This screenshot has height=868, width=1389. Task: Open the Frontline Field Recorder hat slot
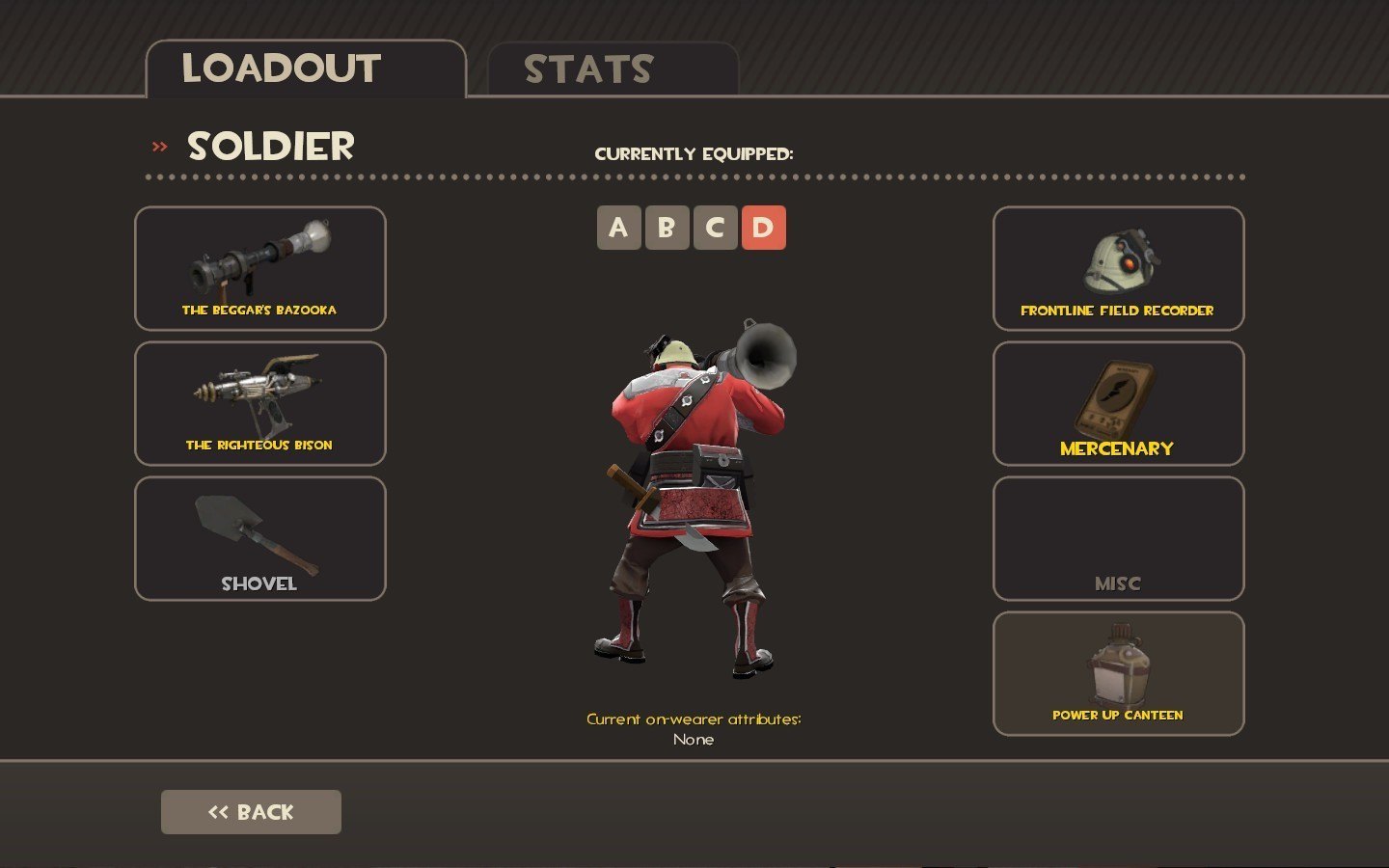tap(1118, 268)
